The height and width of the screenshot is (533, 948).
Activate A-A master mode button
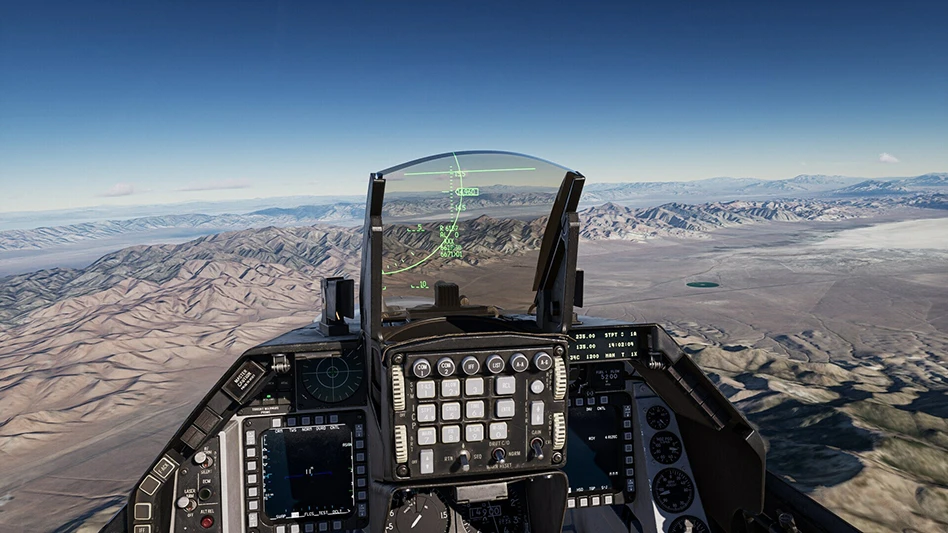[519, 363]
